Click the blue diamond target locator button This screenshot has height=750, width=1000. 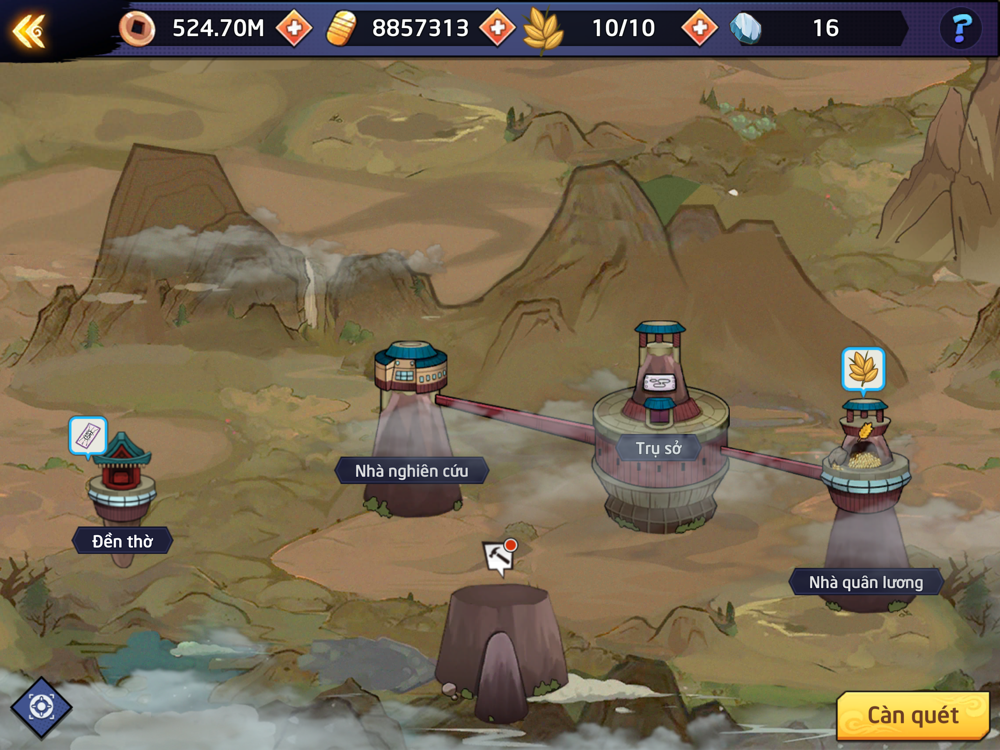click(x=41, y=707)
